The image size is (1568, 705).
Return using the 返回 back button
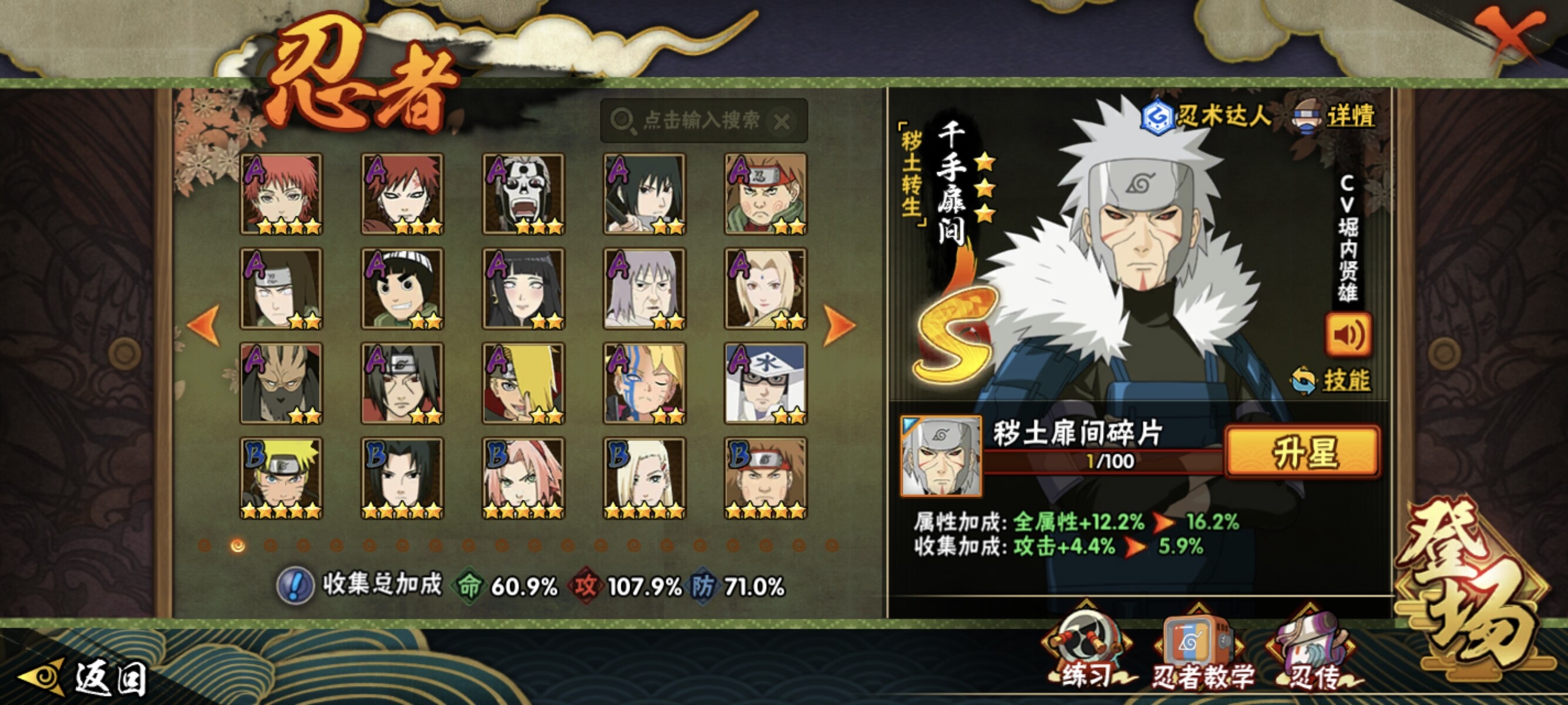coord(85,677)
